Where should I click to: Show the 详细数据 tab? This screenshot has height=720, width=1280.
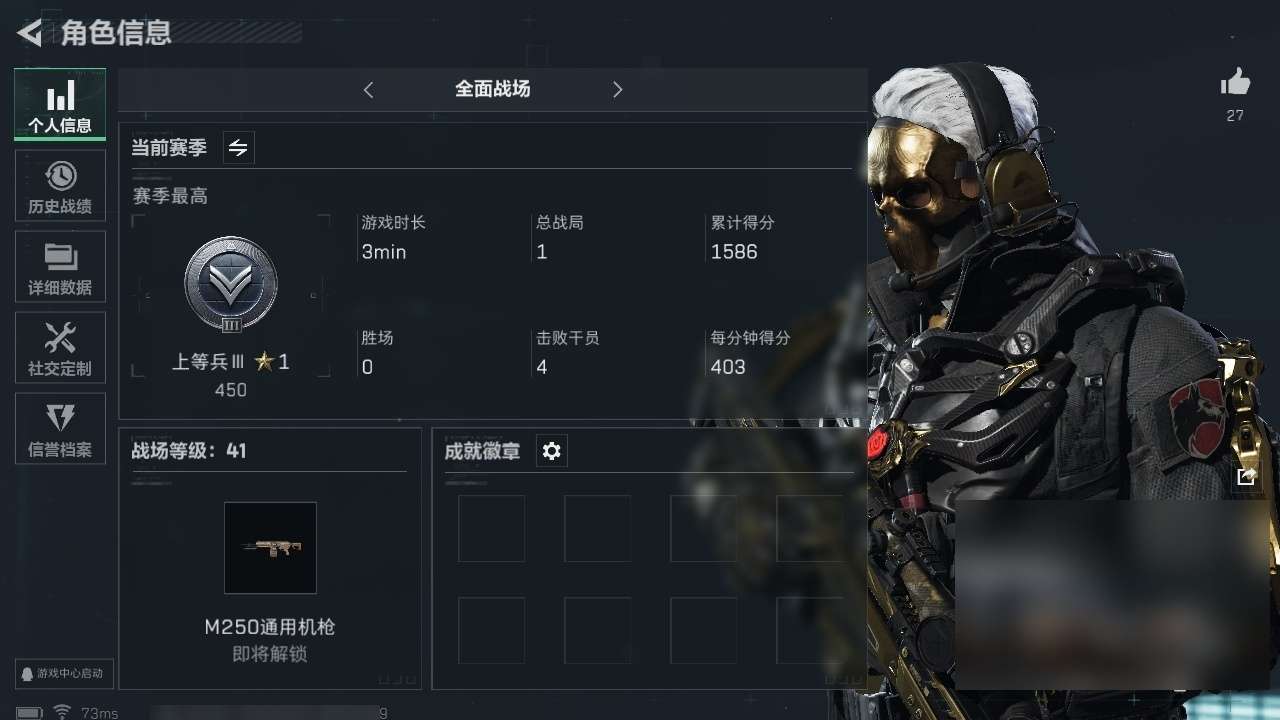click(60, 267)
